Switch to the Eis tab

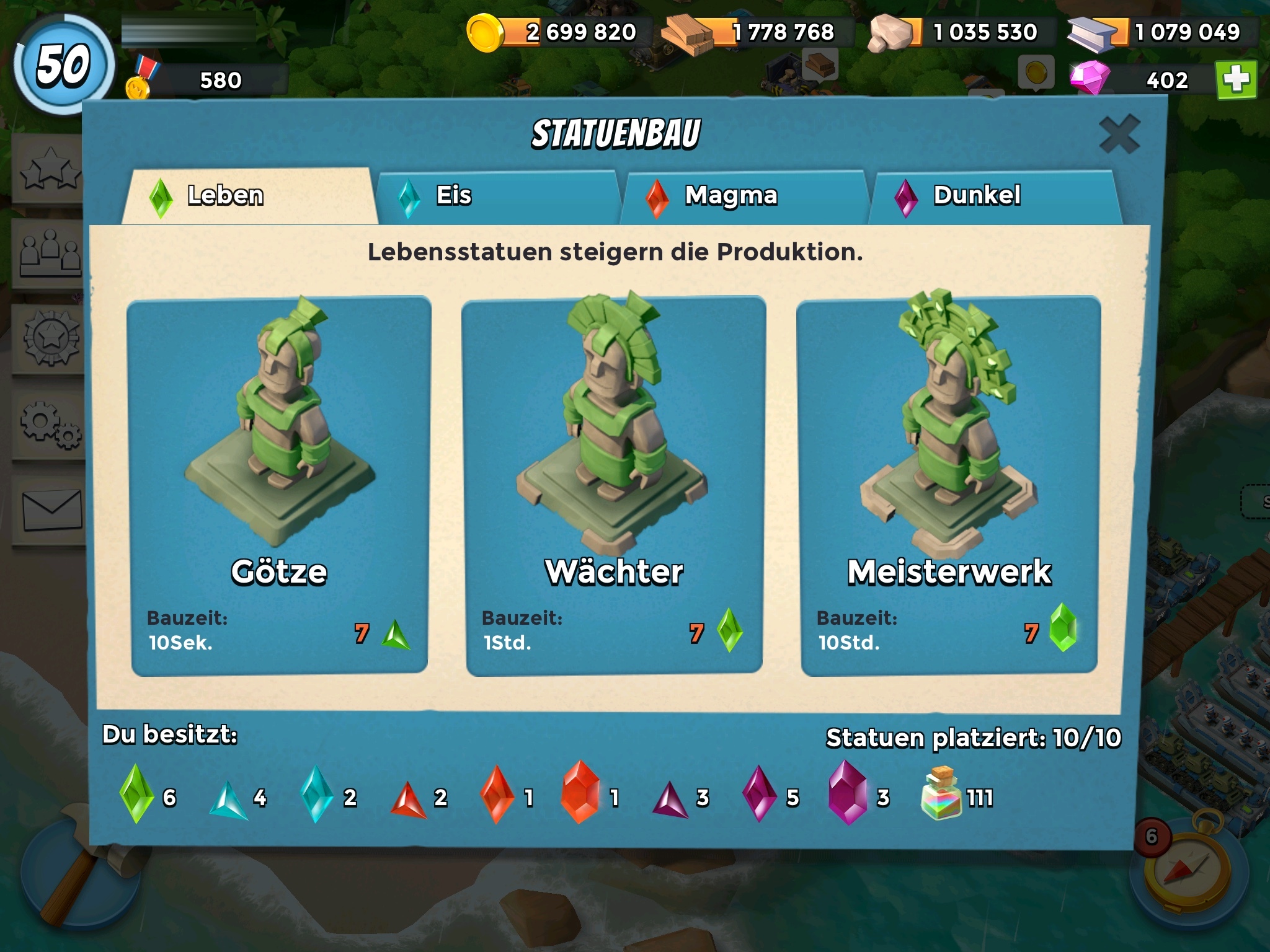click(x=496, y=196)
